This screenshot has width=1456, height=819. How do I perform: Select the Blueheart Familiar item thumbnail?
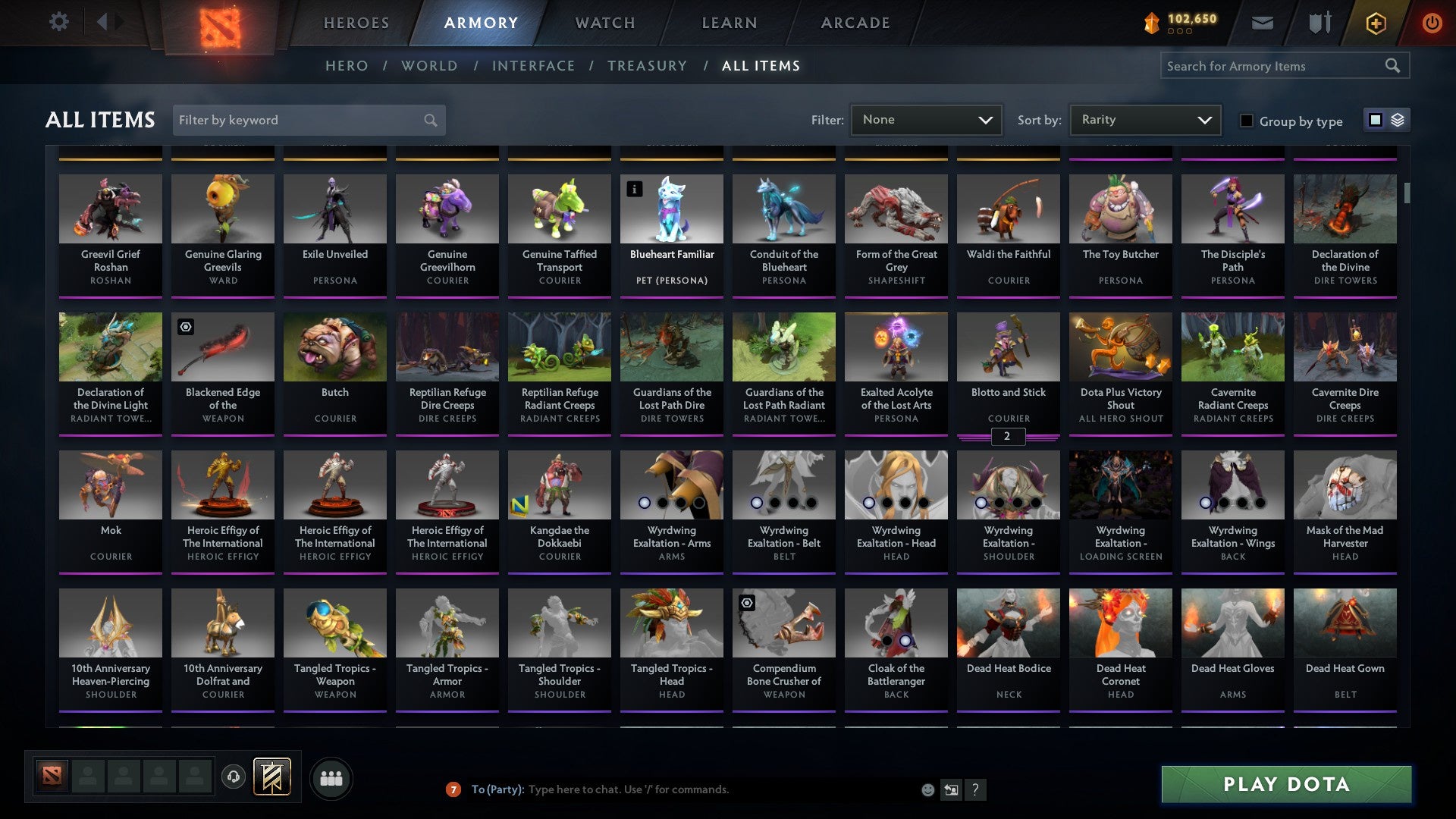[x=671, y=209]
